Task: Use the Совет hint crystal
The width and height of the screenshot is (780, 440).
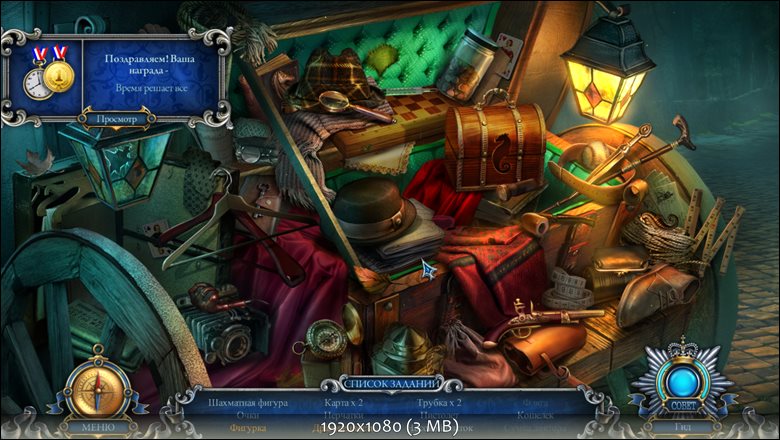Action: pos(683,380)
